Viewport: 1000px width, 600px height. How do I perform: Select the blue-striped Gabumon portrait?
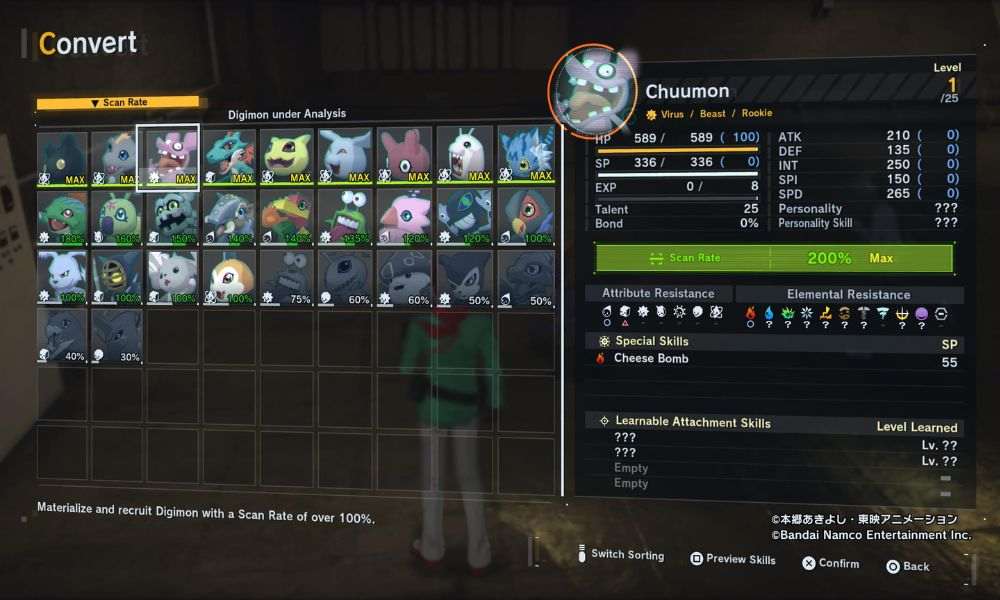[x=526, y=157]
